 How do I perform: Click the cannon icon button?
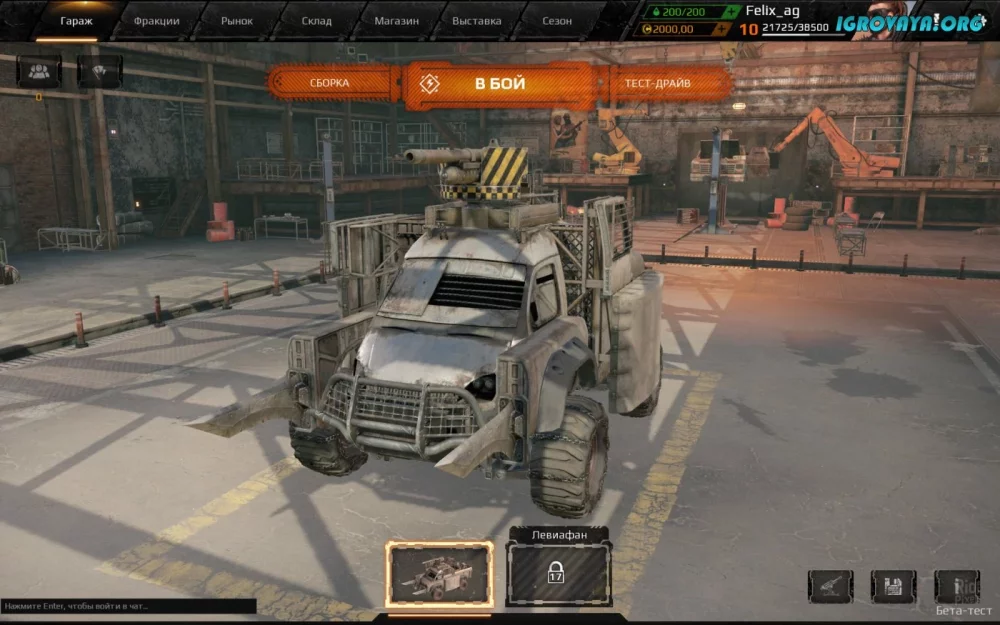pyautogui.click(x=831, y=586)
